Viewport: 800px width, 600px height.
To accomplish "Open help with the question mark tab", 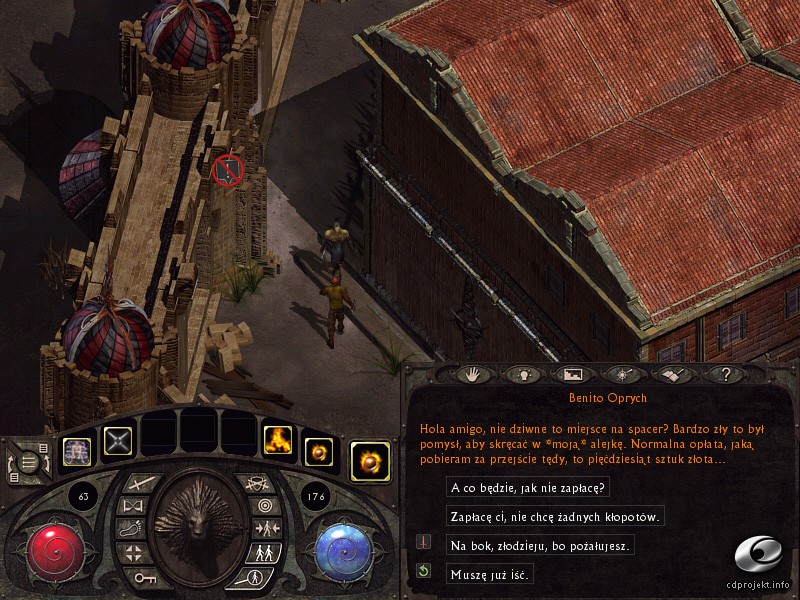I will click(x=727, y=374).
